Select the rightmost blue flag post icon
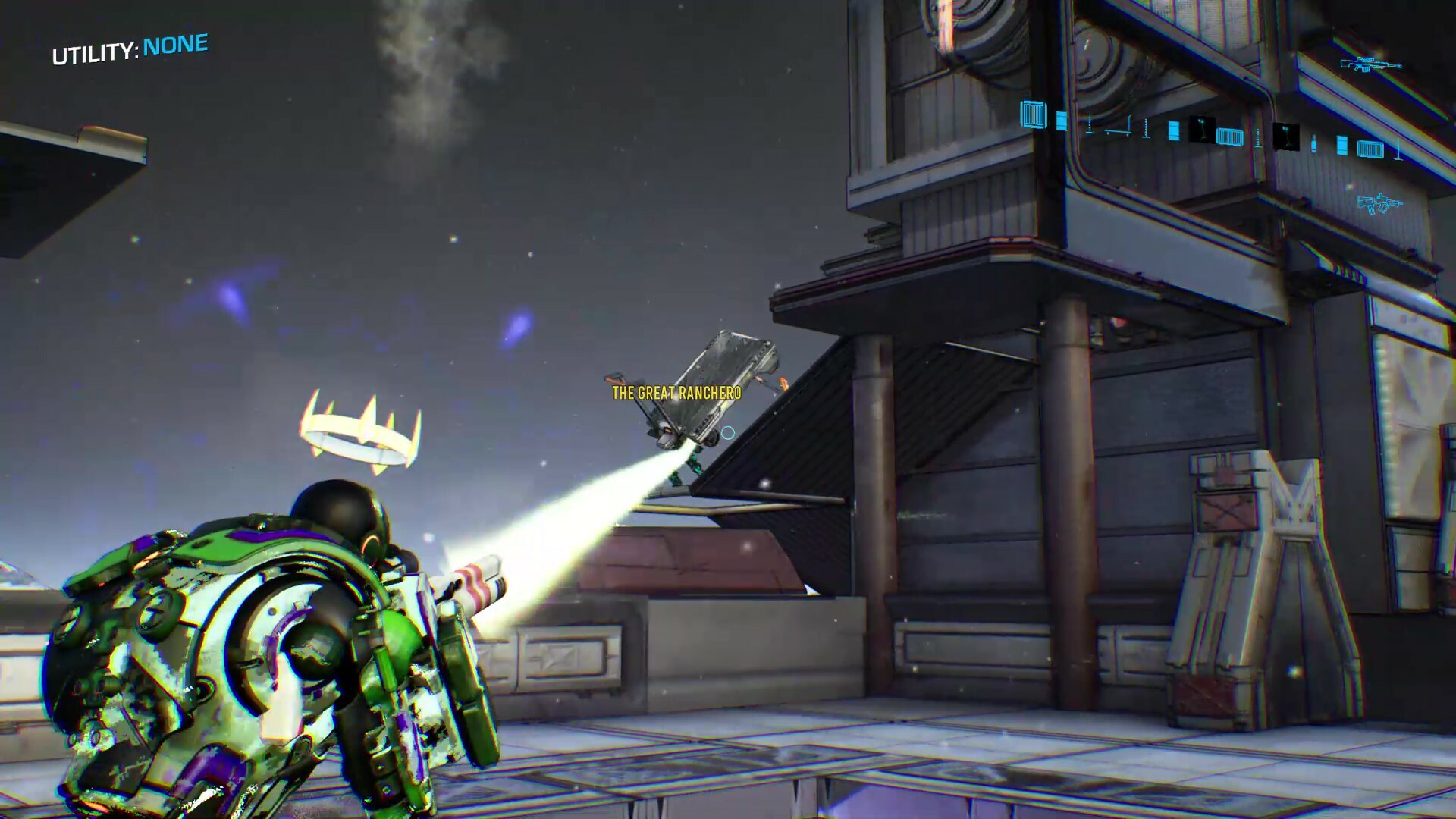 pos(1397,149)
